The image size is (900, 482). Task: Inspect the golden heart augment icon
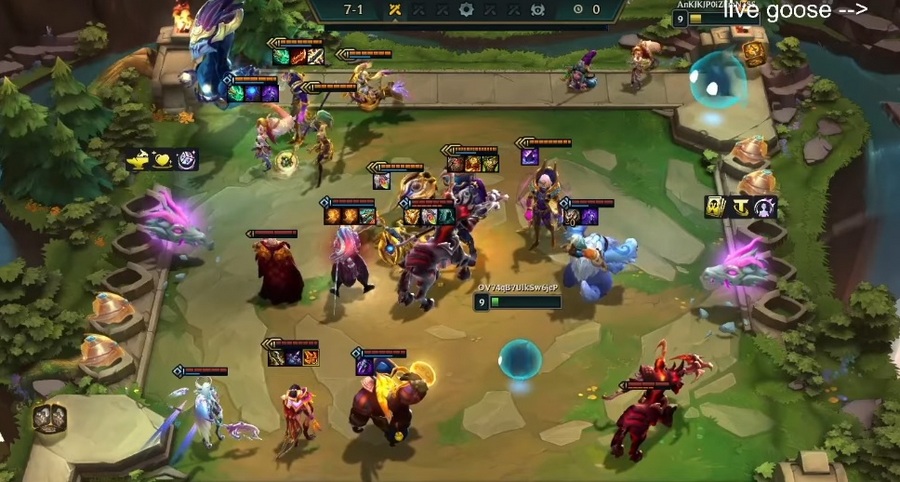(x=163, y=159)
